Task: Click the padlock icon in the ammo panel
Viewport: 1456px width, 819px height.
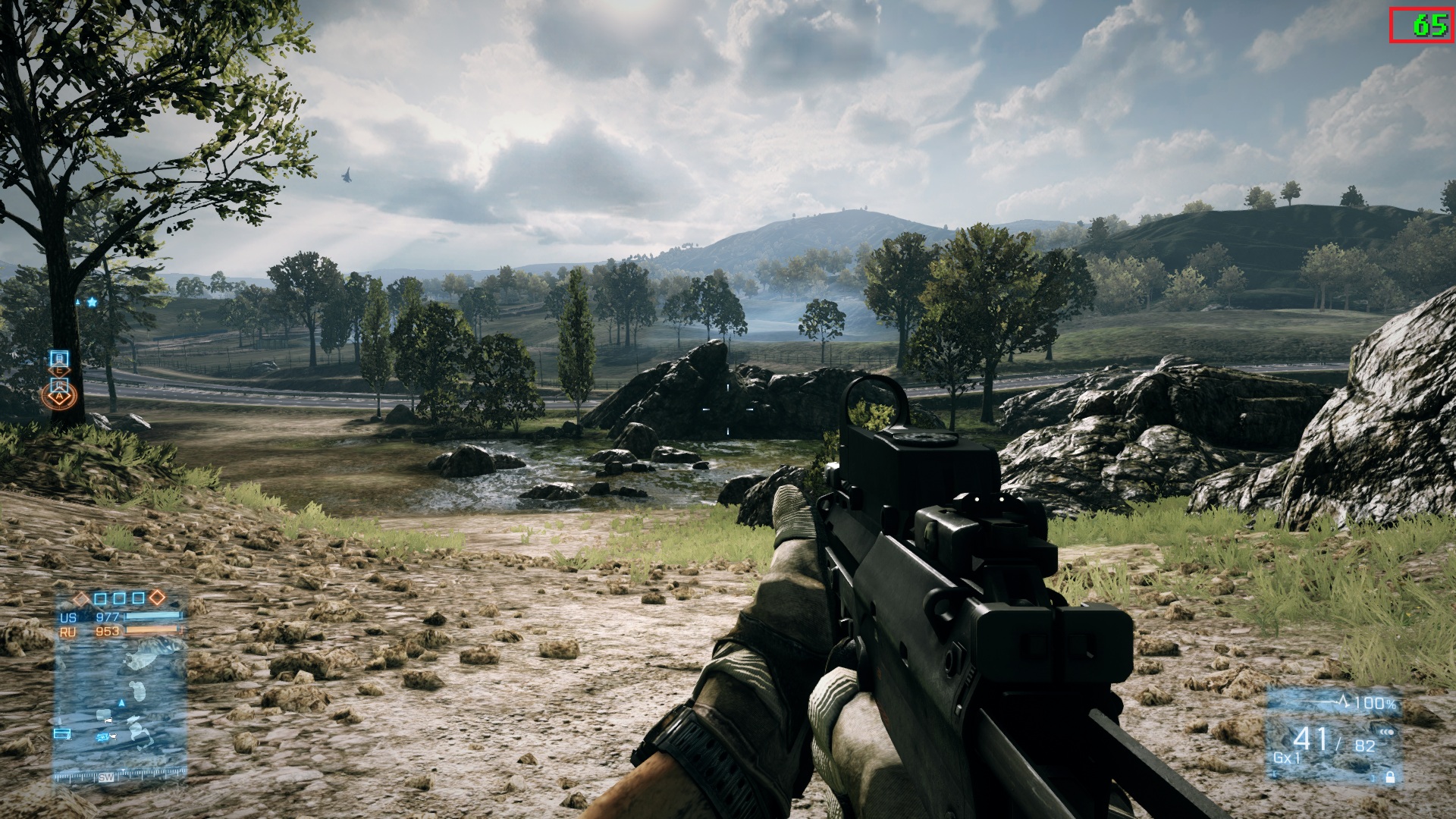Action: [1389, 777]
